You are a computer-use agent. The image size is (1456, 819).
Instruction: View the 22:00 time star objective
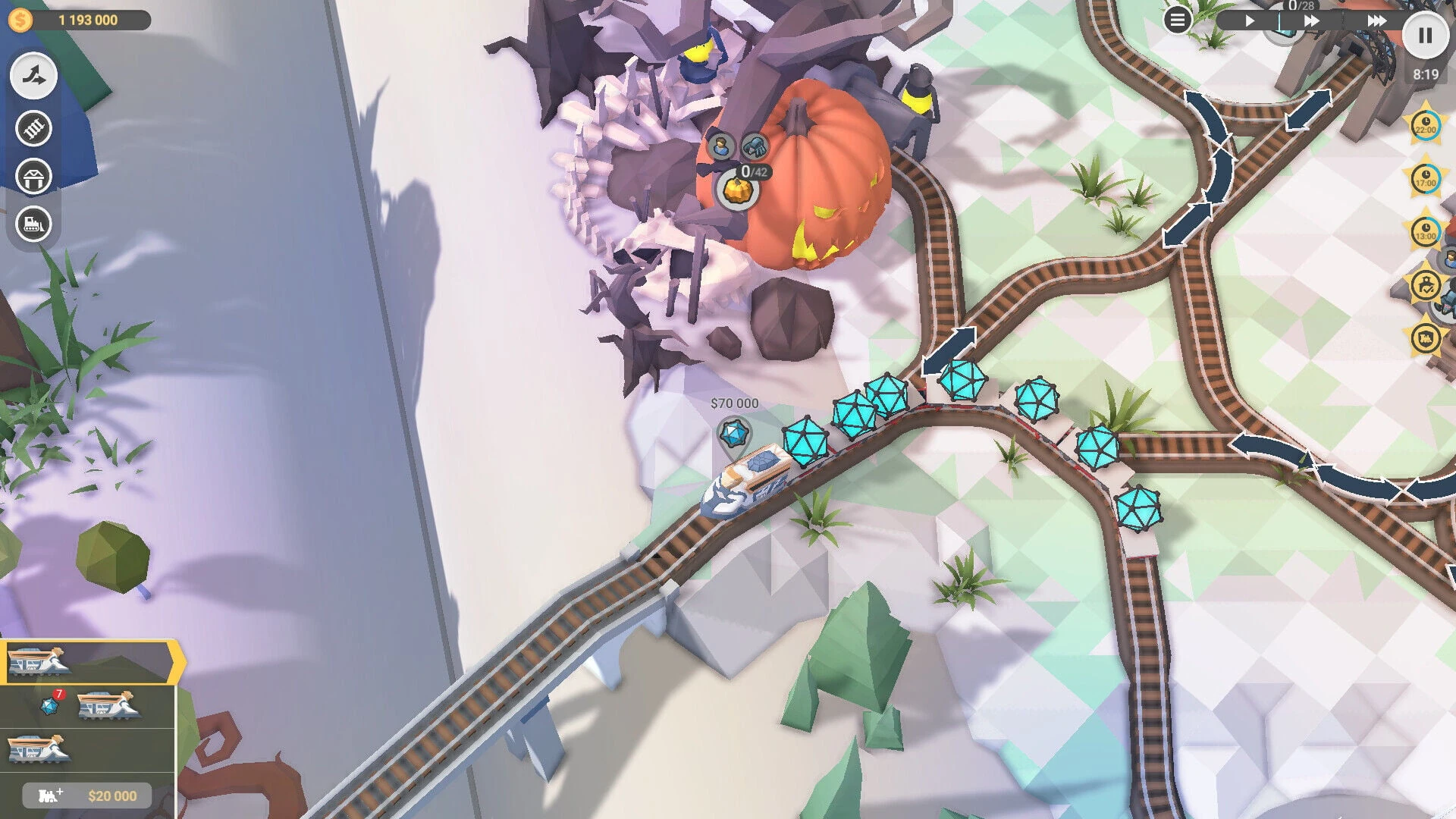tap(1426, 126)
